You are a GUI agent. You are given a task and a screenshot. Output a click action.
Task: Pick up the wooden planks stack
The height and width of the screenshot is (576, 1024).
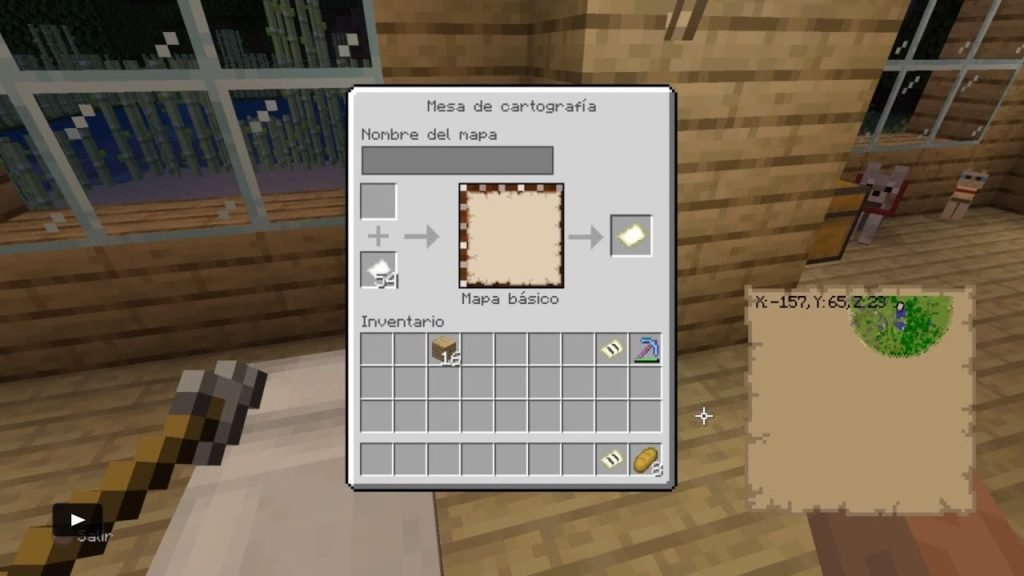[x=444, y=349]
